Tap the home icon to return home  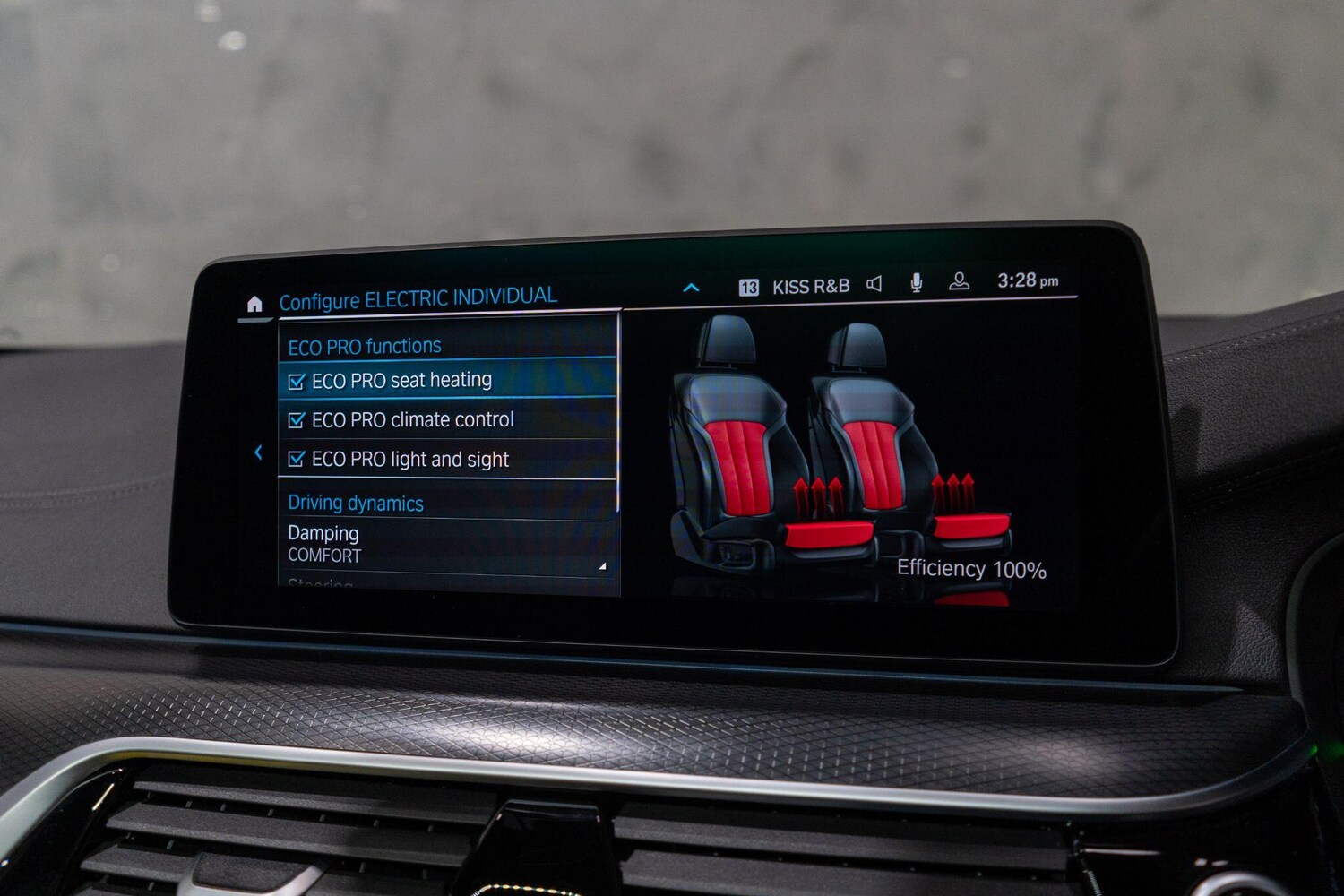[255, 305]
